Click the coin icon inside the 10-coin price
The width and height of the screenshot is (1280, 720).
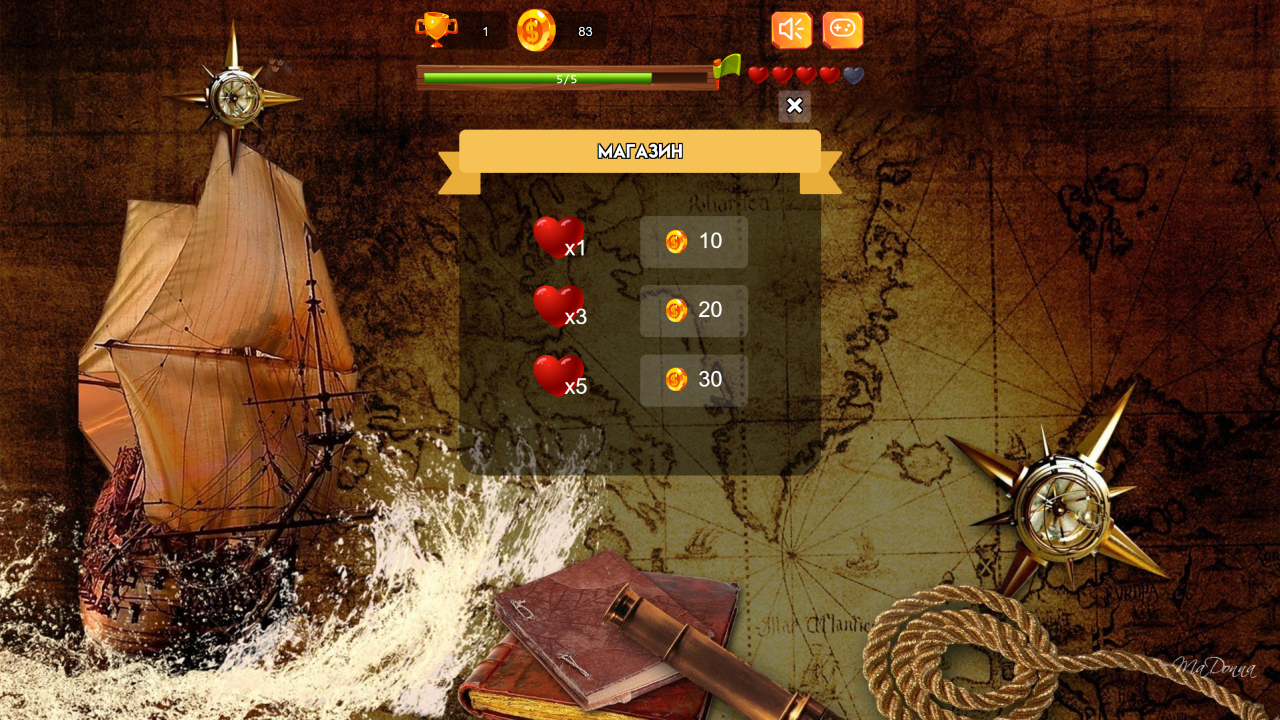pos(677,241)
